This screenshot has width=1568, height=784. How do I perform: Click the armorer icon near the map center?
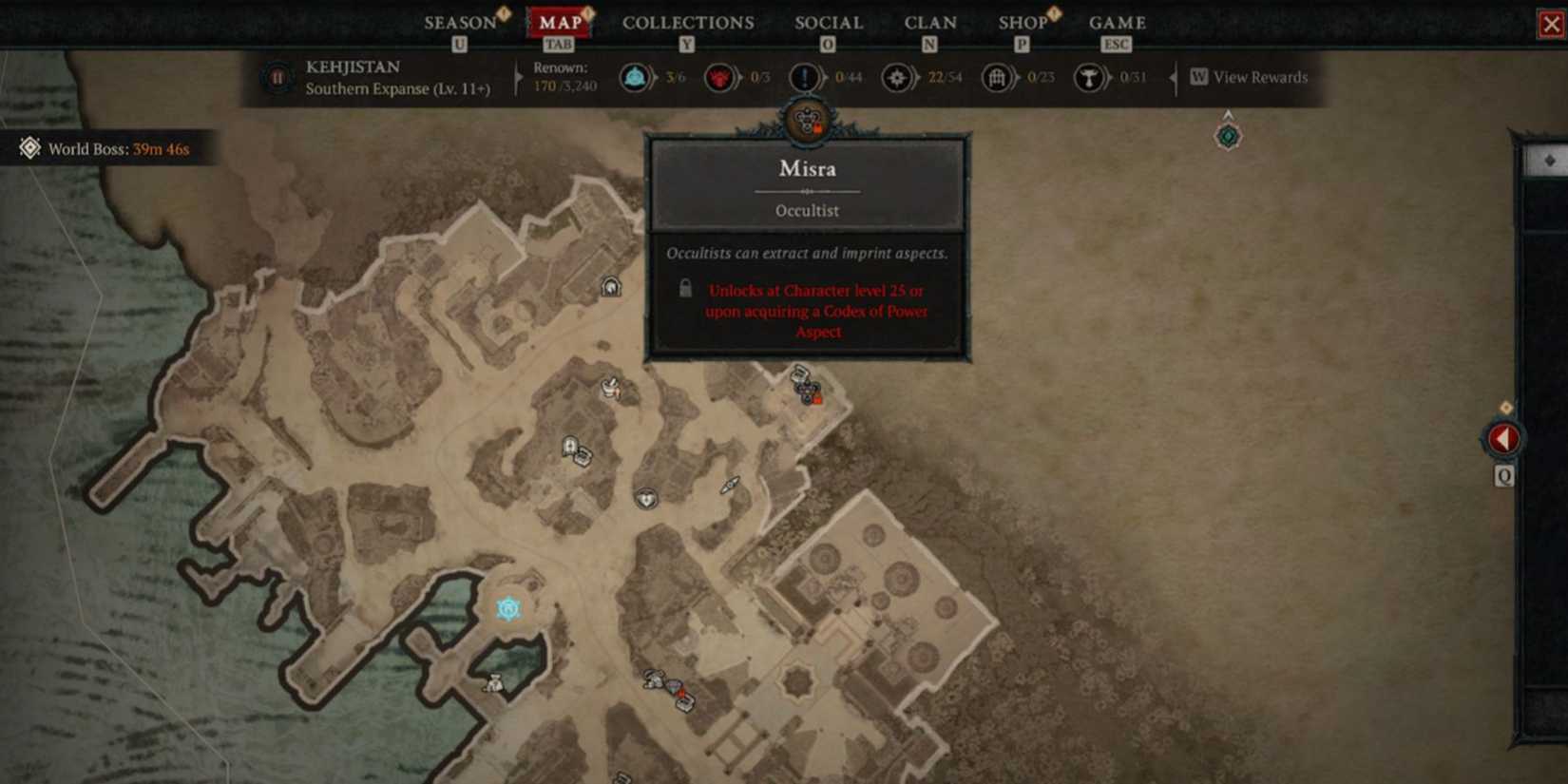click(x=647, y=496)
